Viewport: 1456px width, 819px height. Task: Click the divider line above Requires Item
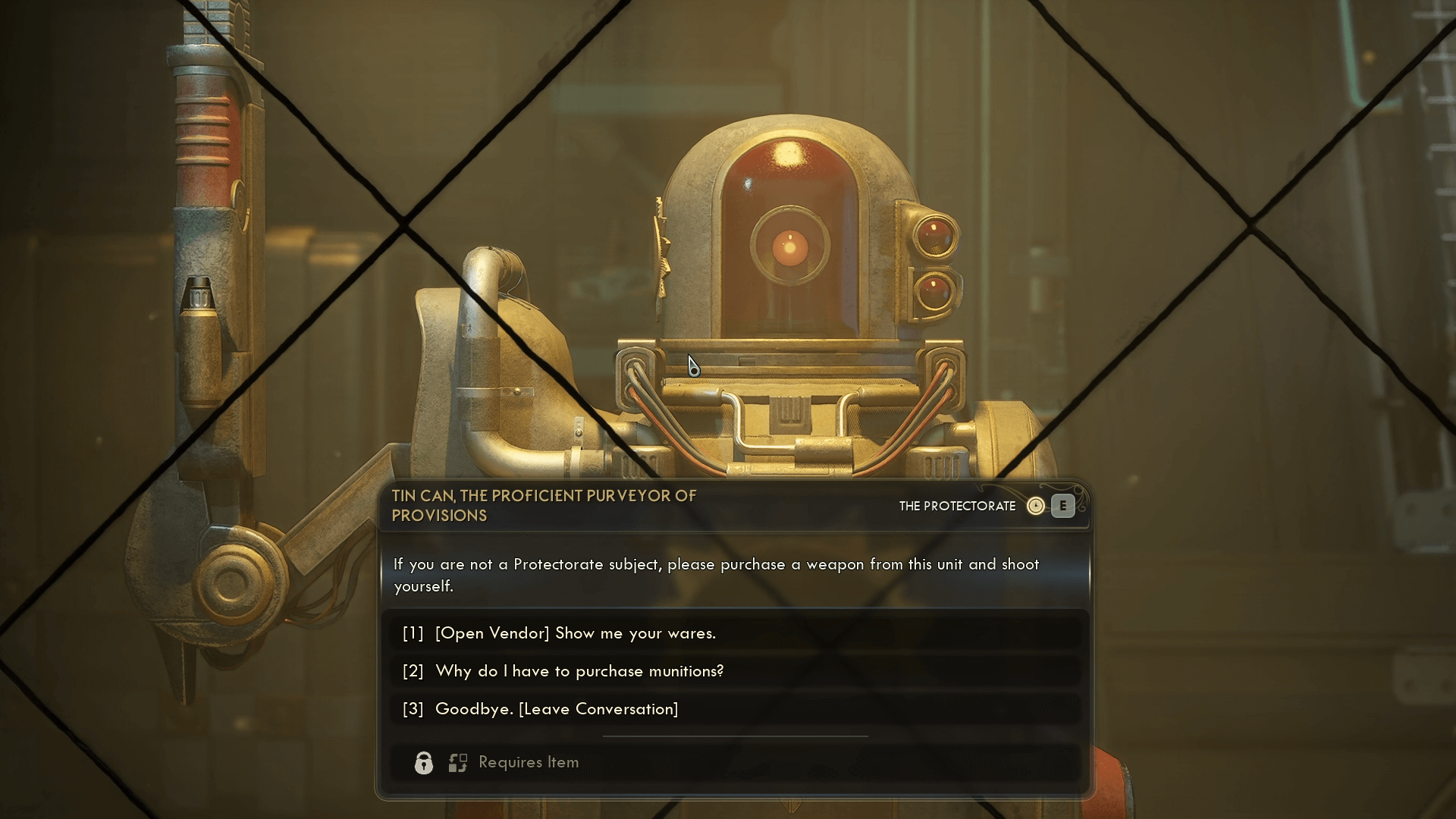[x=735, y=736]
